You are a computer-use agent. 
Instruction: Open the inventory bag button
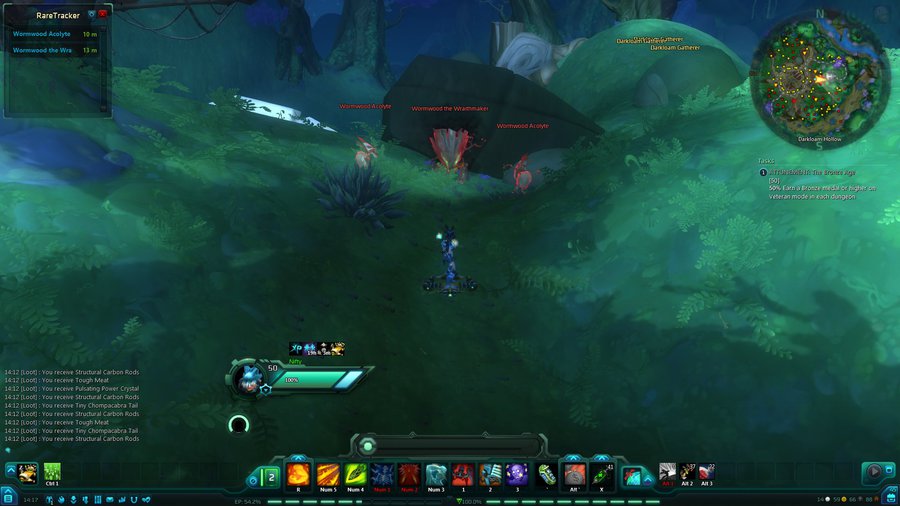pyautogui.click(x=891, y=498)
